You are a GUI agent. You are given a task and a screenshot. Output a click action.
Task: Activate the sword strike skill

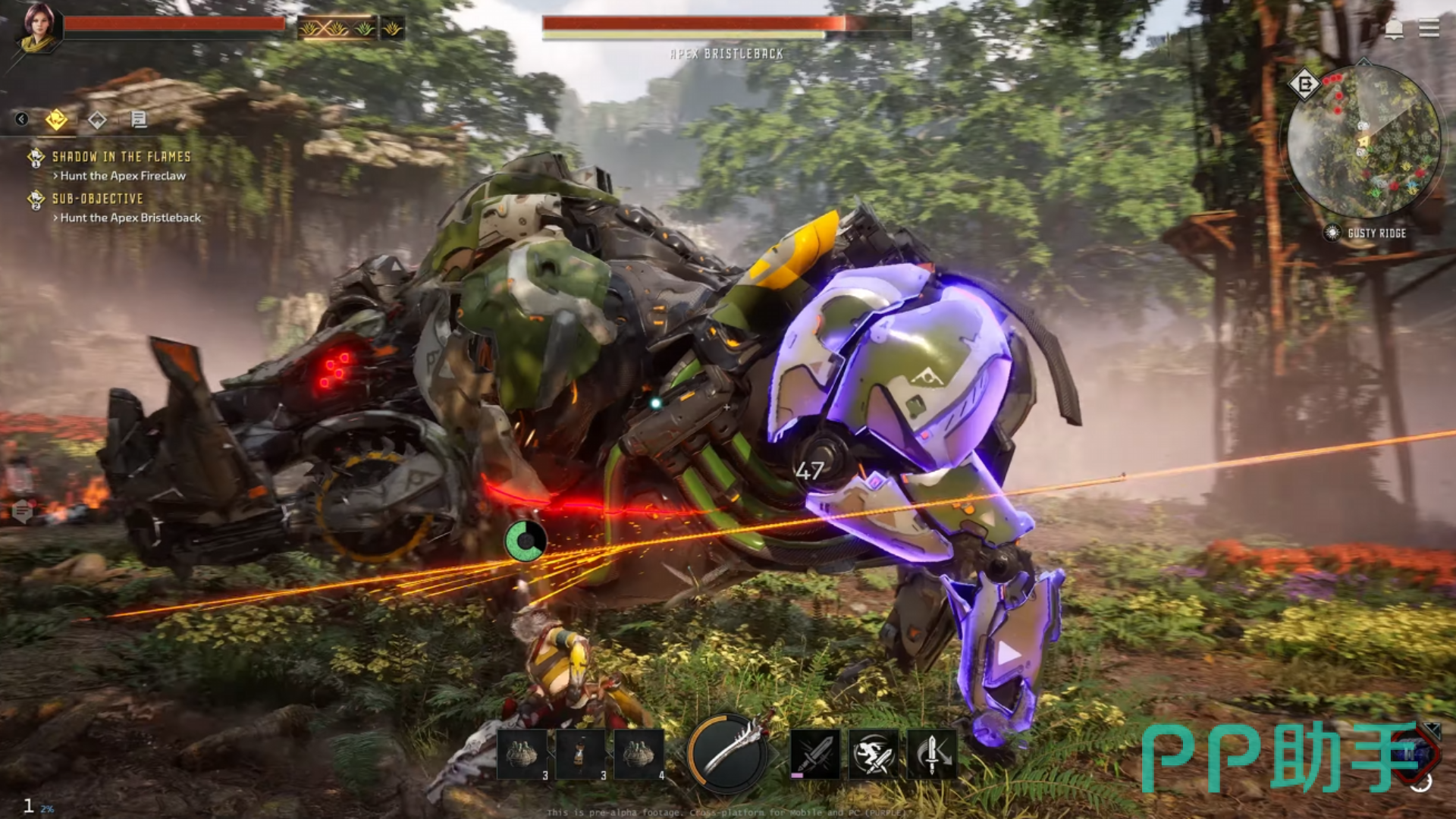pos(815,755)
